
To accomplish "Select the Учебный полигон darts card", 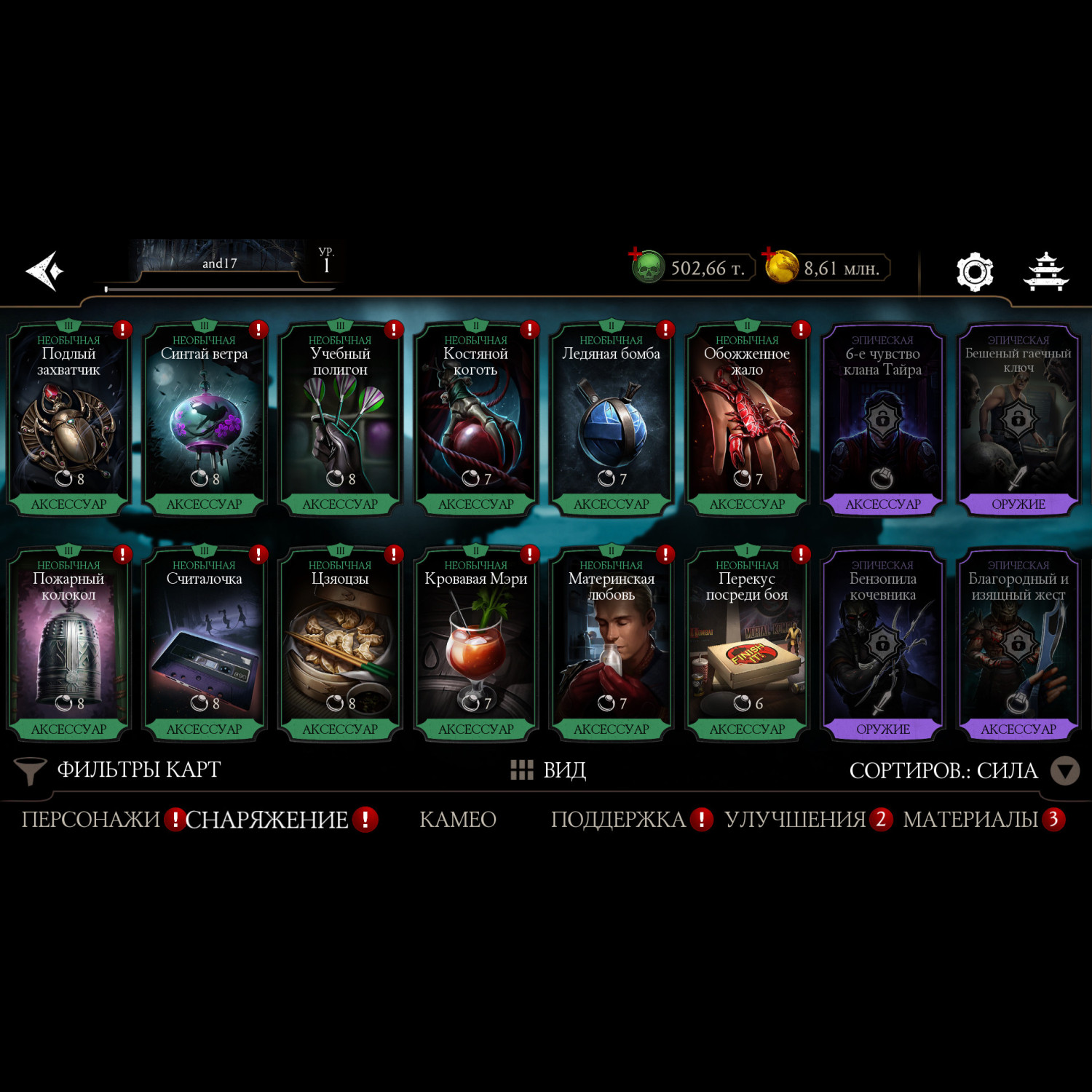I will (340, 420).
